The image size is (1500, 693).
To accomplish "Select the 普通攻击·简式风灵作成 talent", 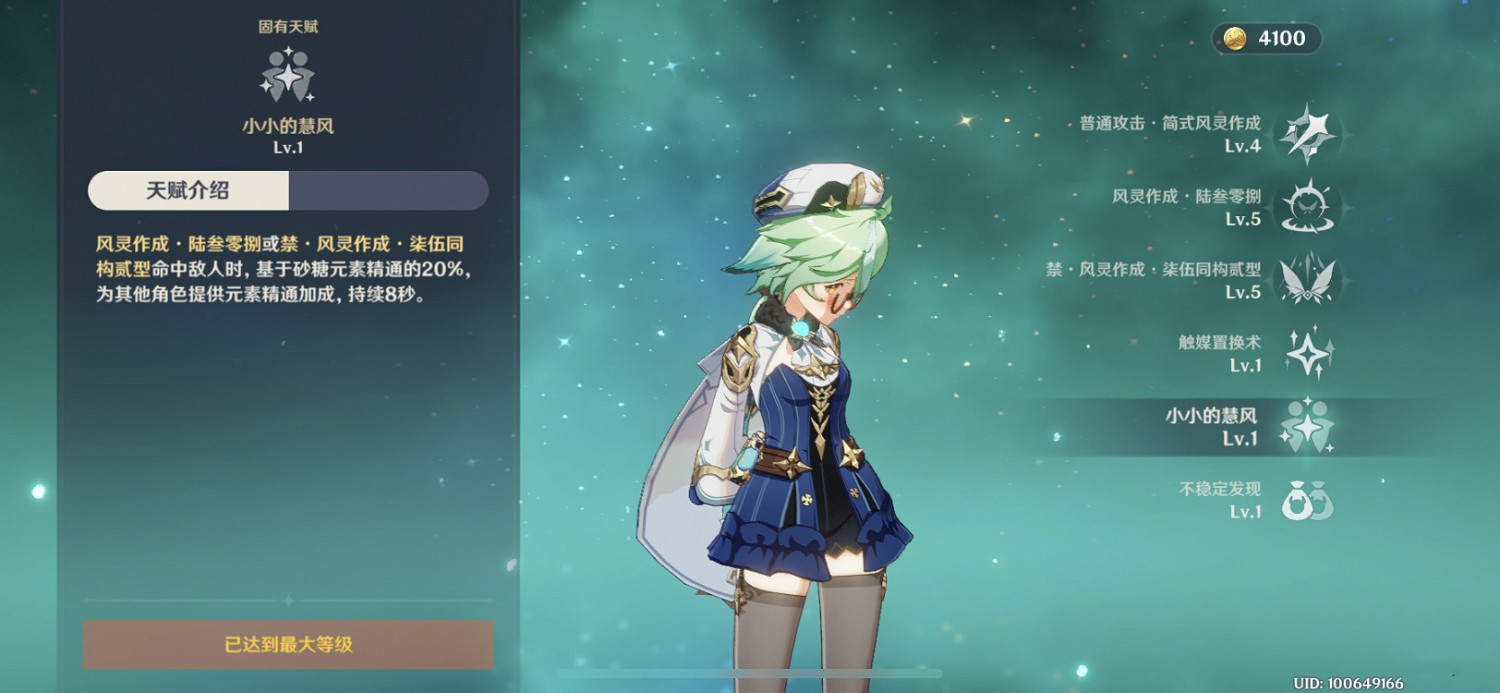I will [x=1307, y=134].
